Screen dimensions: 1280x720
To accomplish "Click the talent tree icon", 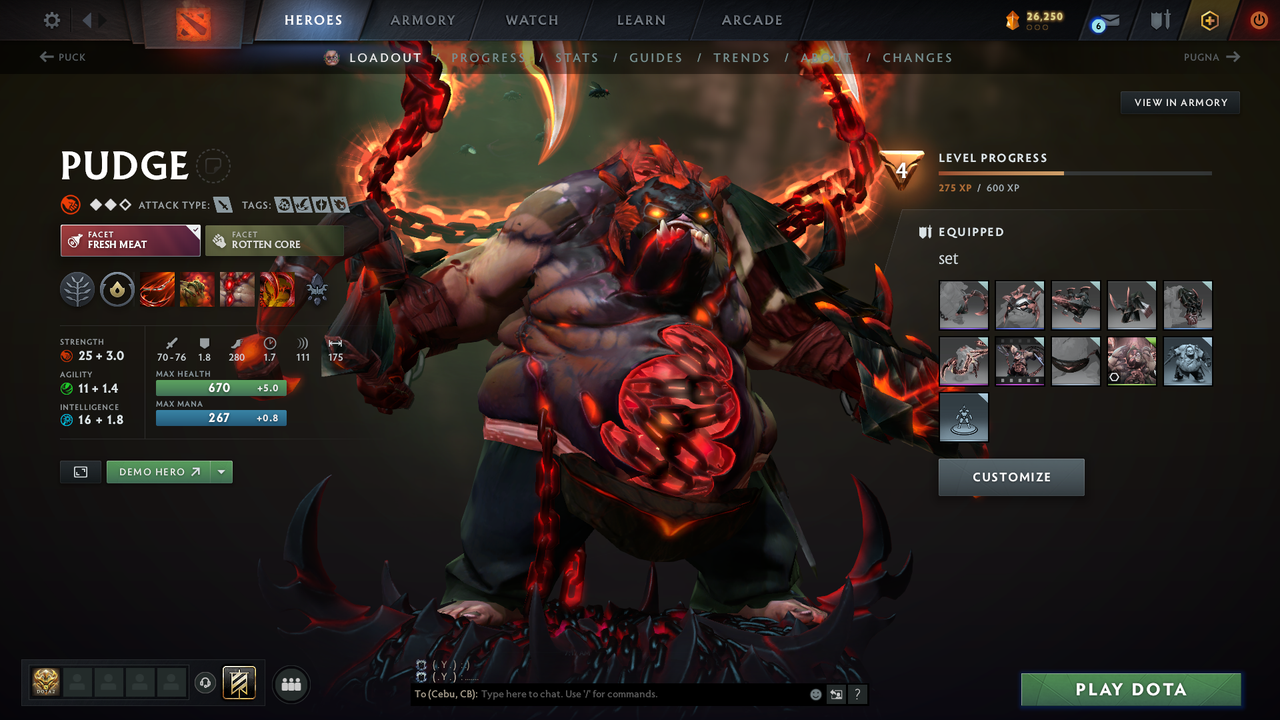I will [79, 290].
